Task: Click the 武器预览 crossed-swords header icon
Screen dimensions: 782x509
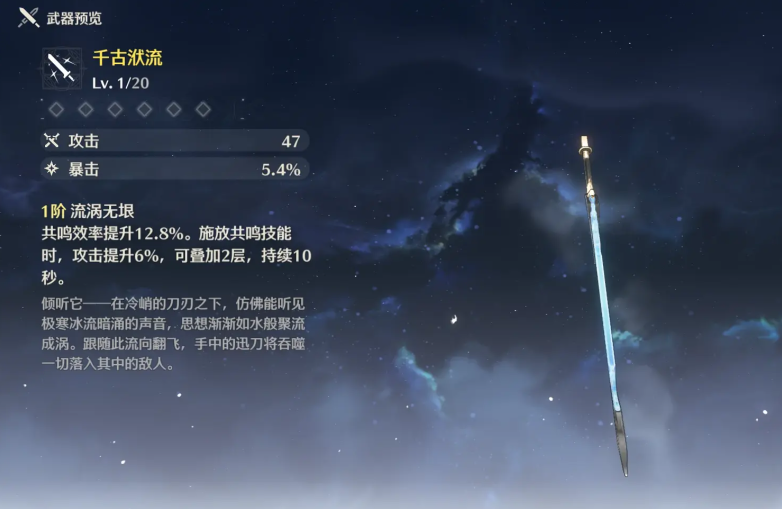Action: click(x=28, y=17)
